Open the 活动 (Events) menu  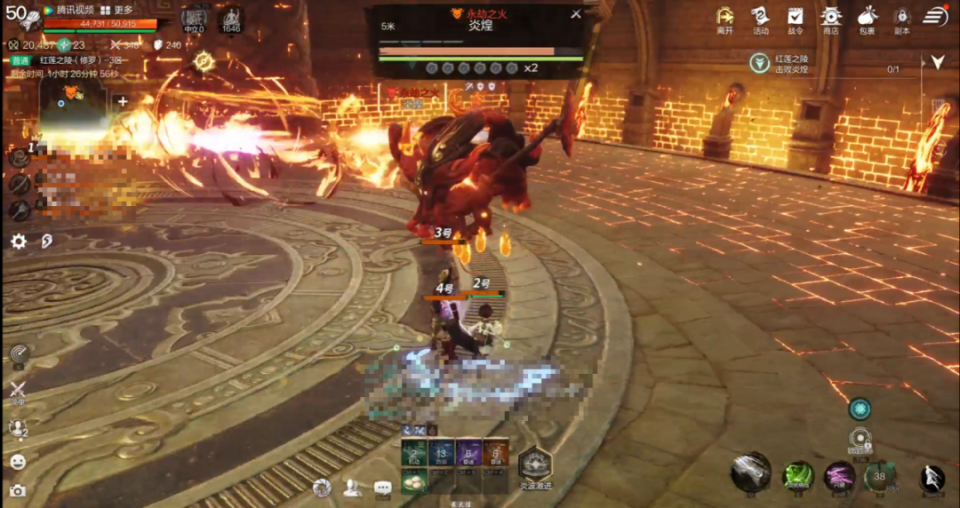click(761, 19)
